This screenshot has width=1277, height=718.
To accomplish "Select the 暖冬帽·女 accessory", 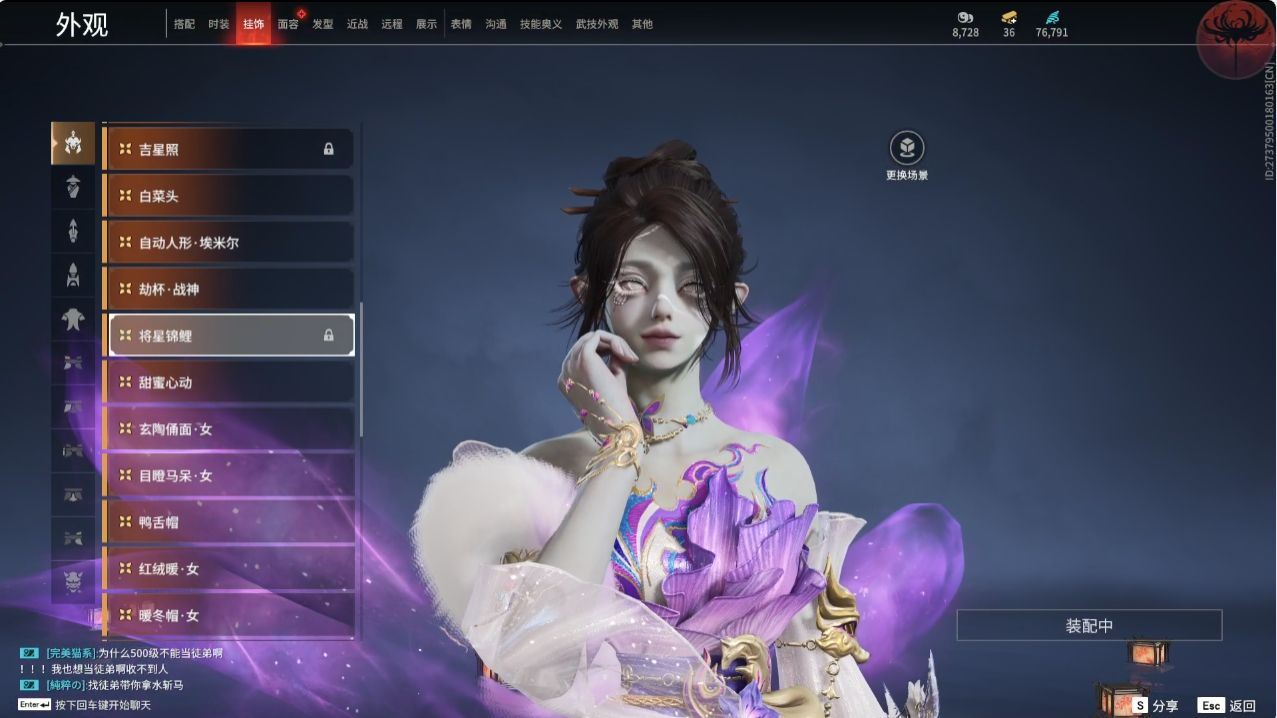I will [229, 615].
